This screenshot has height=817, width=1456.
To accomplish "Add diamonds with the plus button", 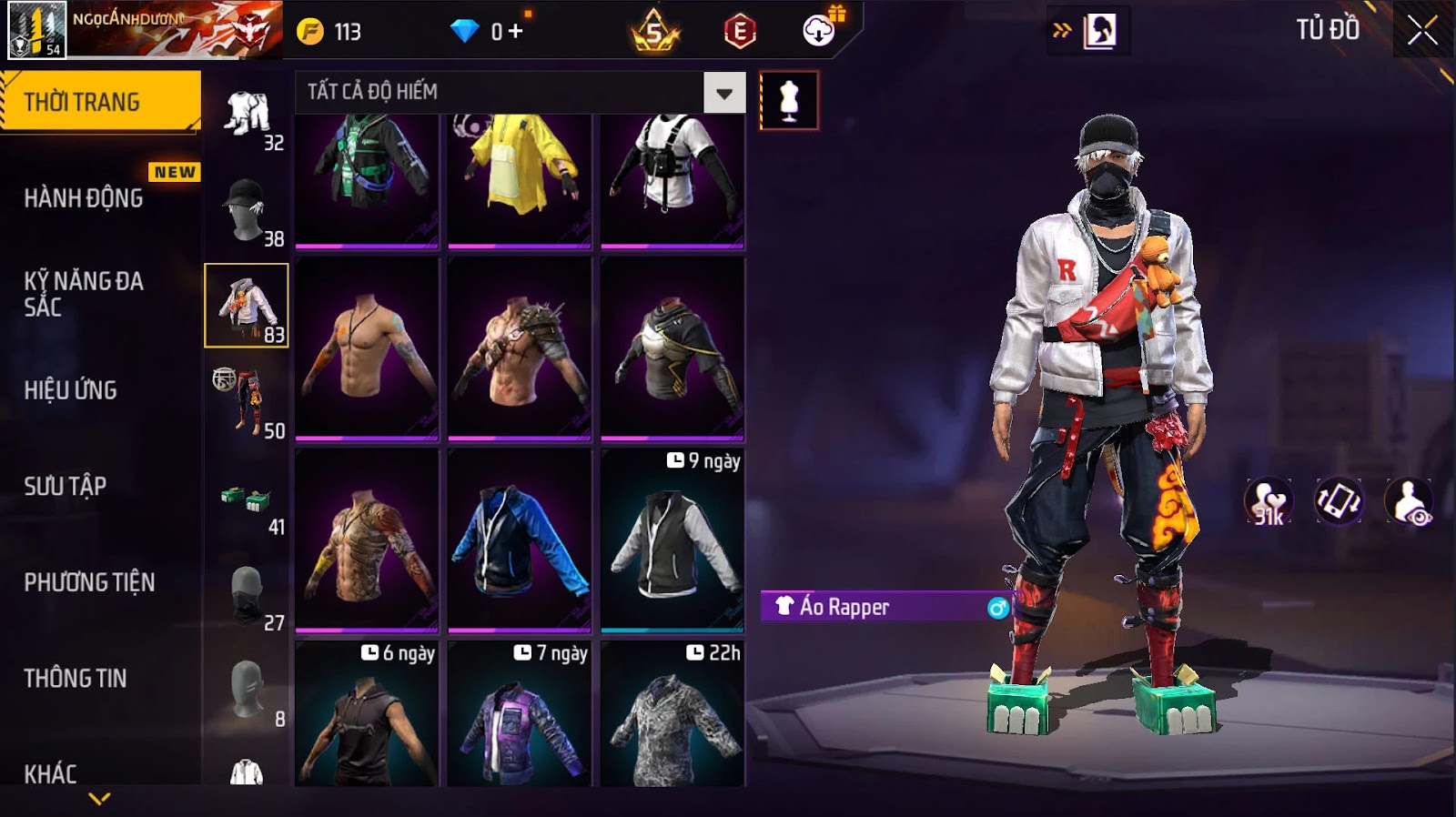I will [516, 31].
